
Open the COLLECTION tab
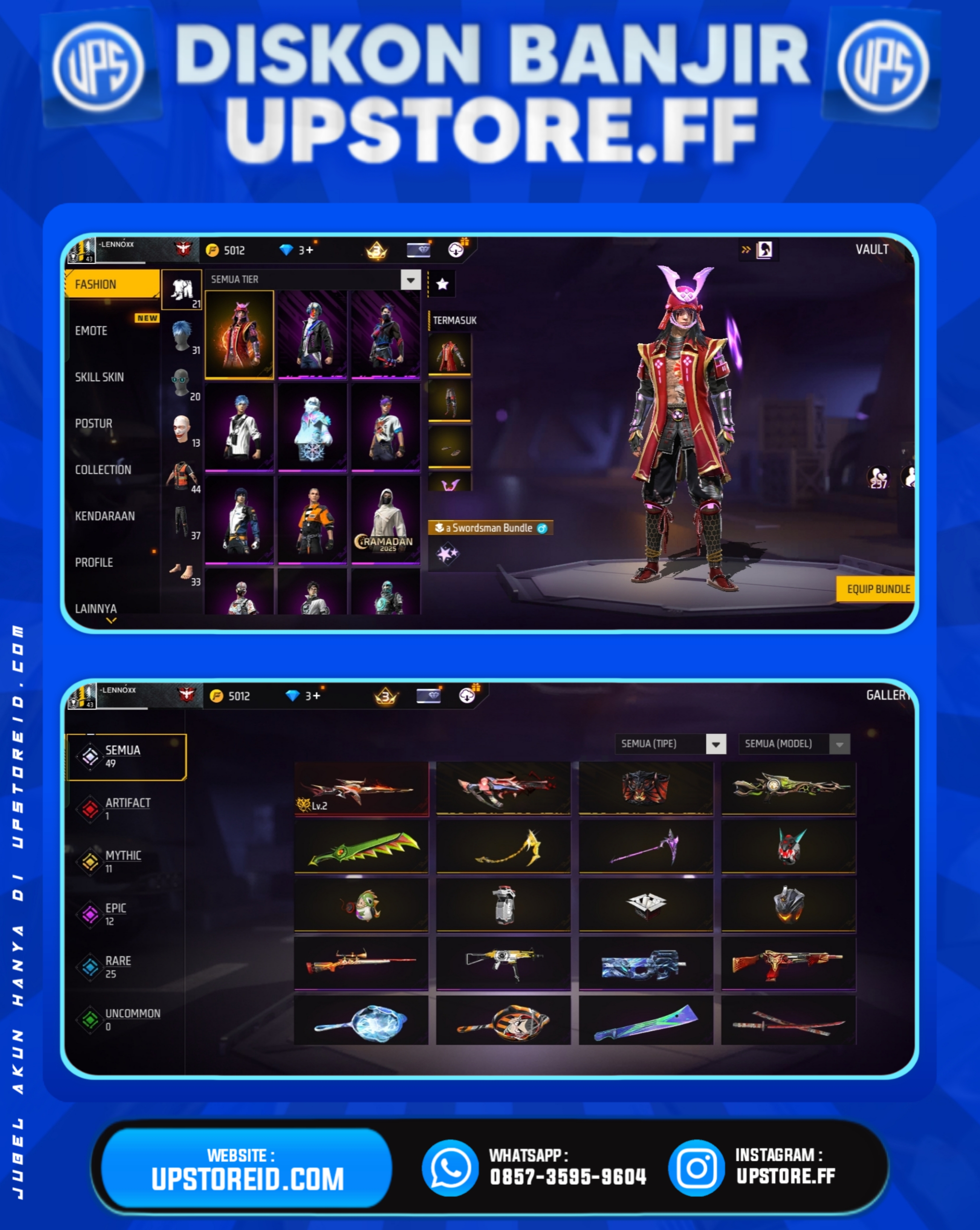(x=103, y=470)
